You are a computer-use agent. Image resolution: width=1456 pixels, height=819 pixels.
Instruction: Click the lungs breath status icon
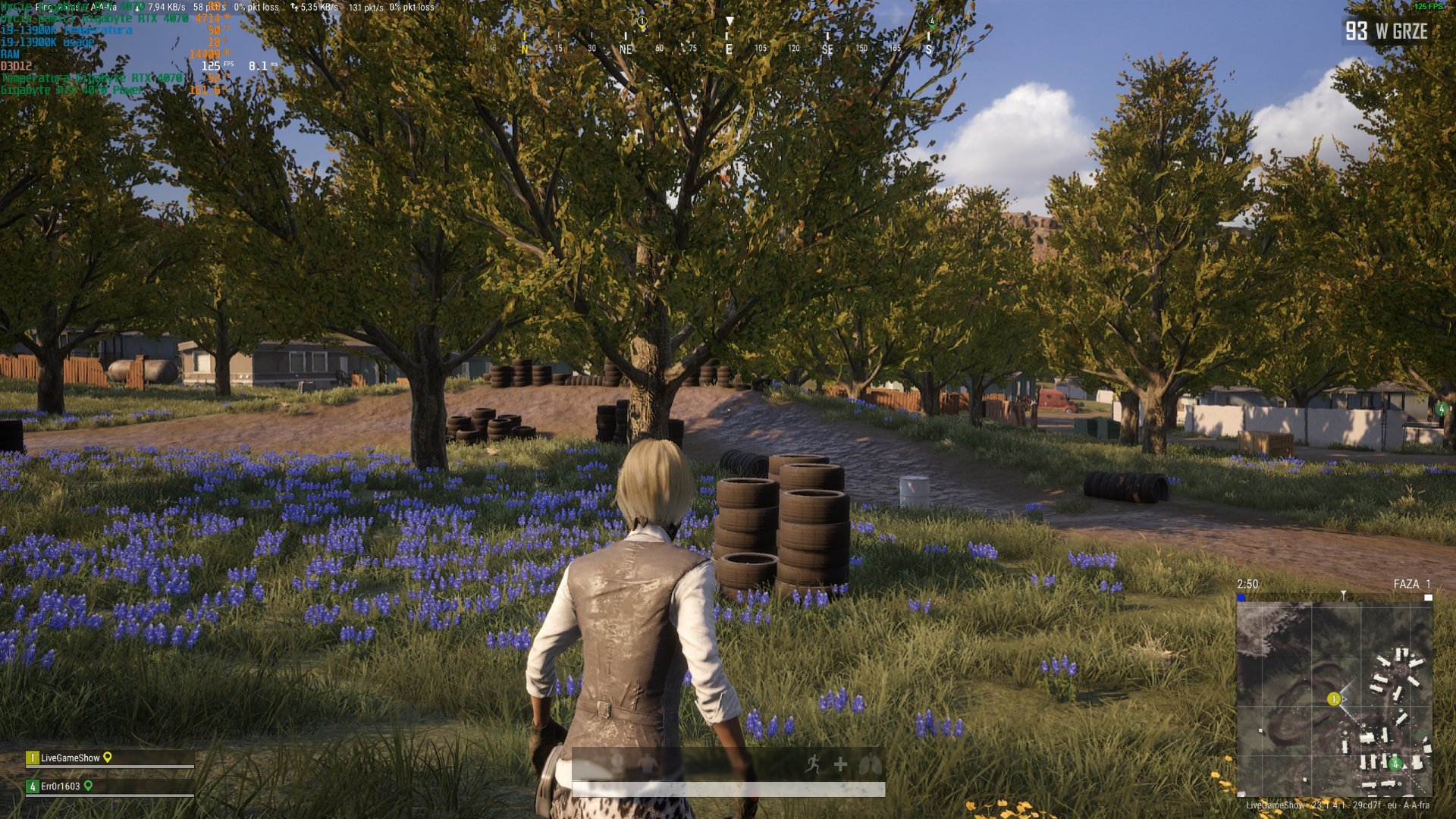coord(870,764)
